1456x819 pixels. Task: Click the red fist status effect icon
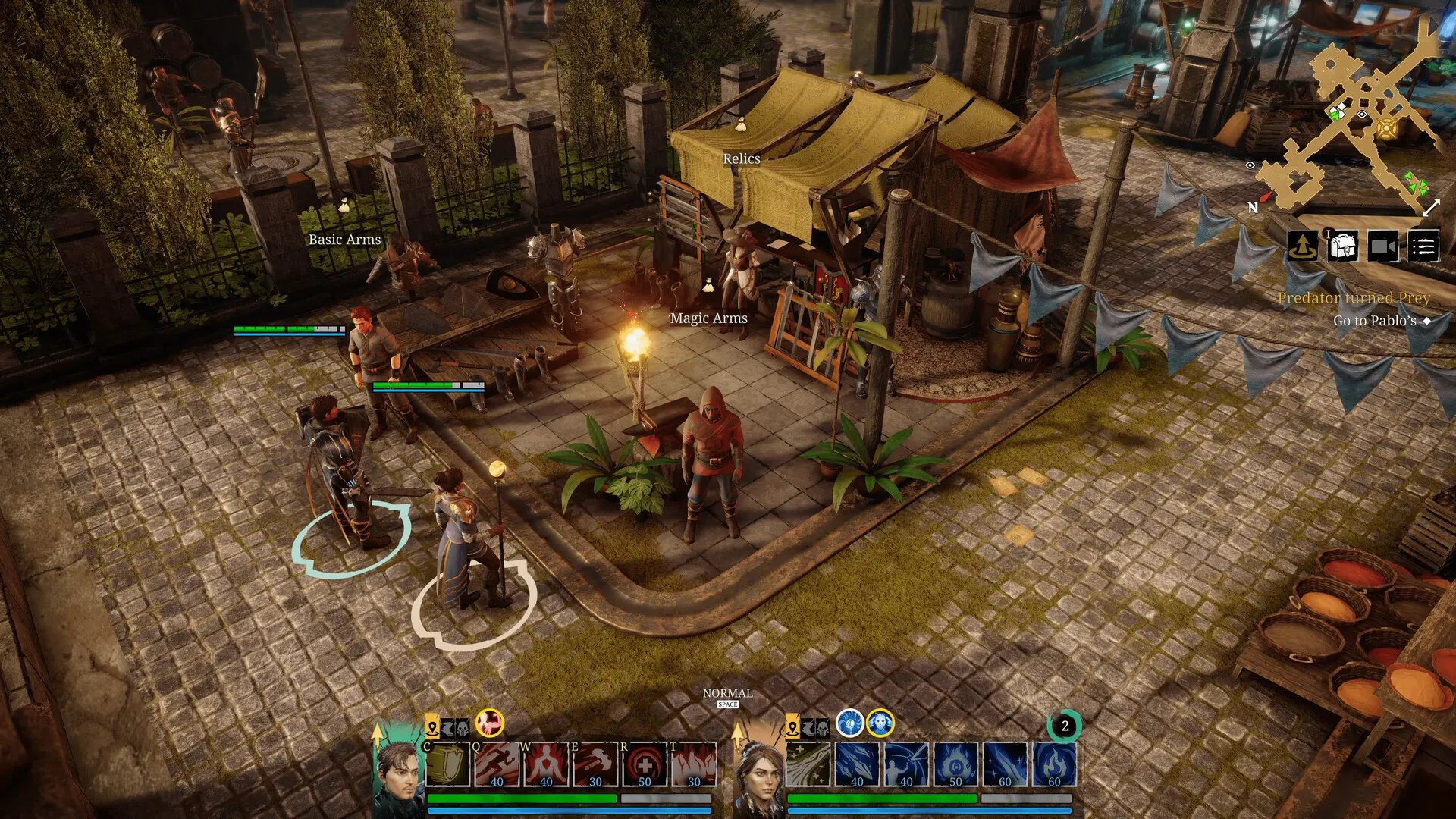[x=489, y=725]
